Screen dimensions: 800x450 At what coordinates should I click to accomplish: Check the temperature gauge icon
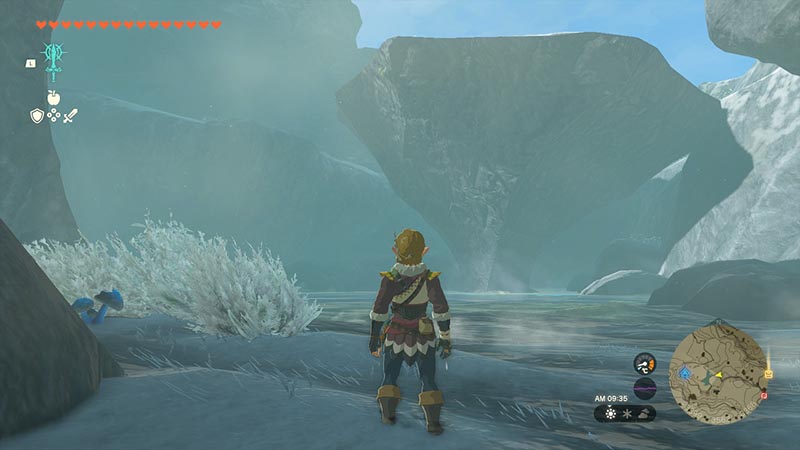click(644, 365)
